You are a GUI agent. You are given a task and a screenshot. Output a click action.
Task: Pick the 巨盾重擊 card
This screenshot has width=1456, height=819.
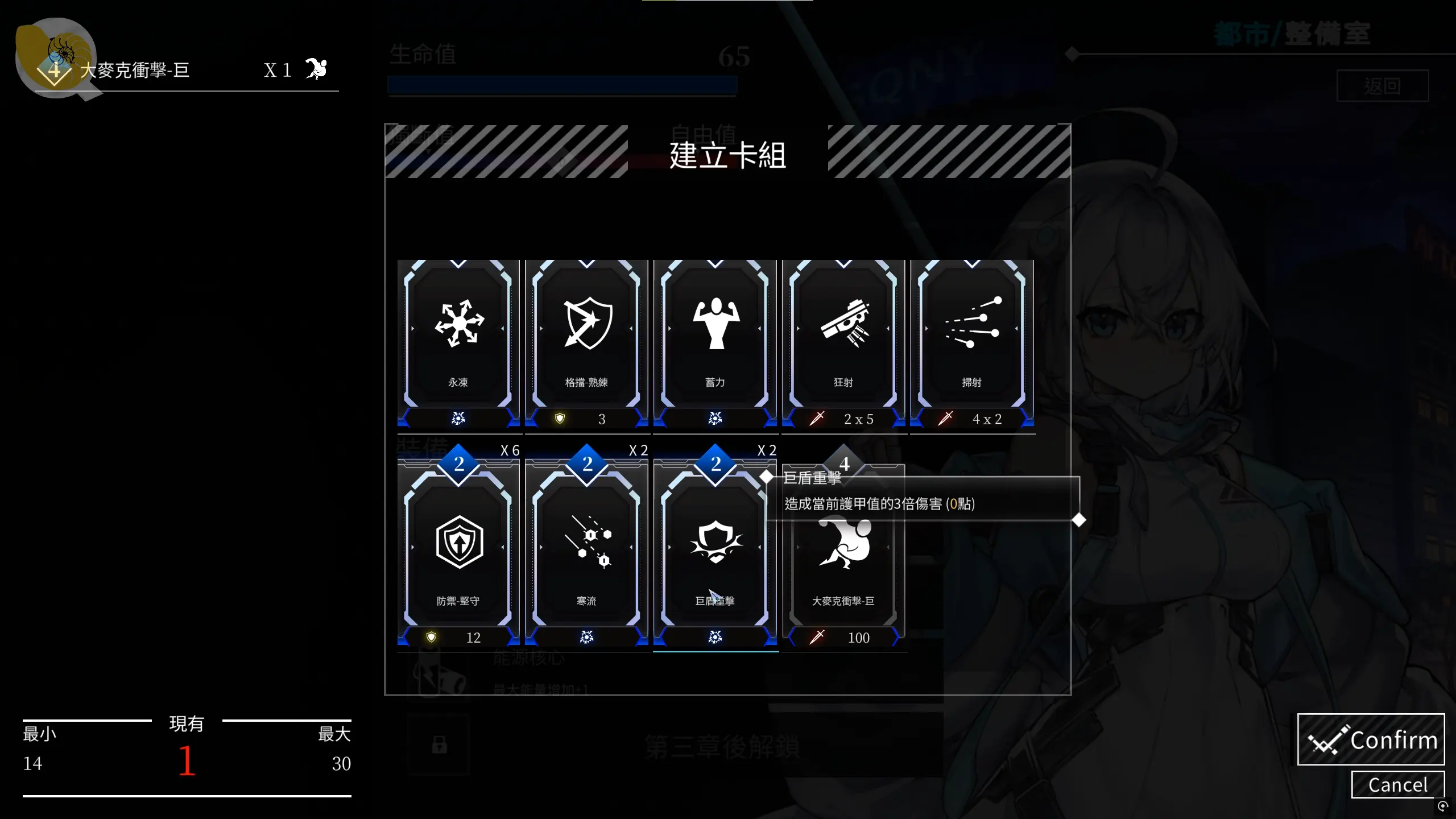coord(715,557)
